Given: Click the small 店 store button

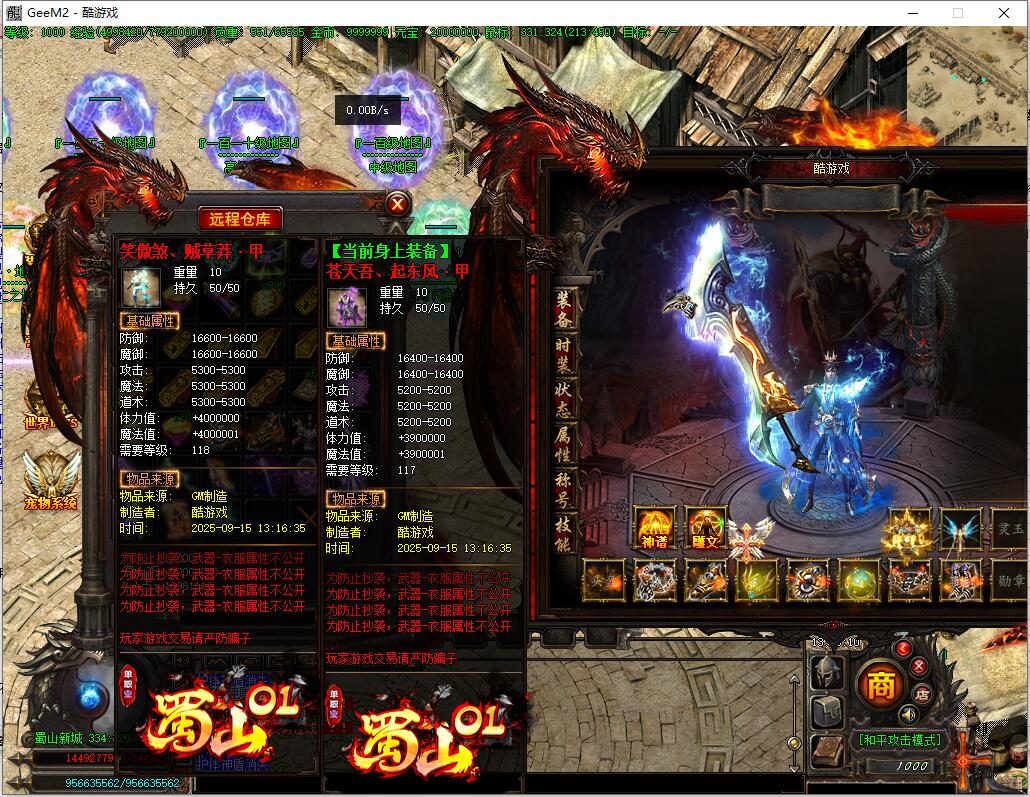Looking at the screenshot, I should coord(923,693).
